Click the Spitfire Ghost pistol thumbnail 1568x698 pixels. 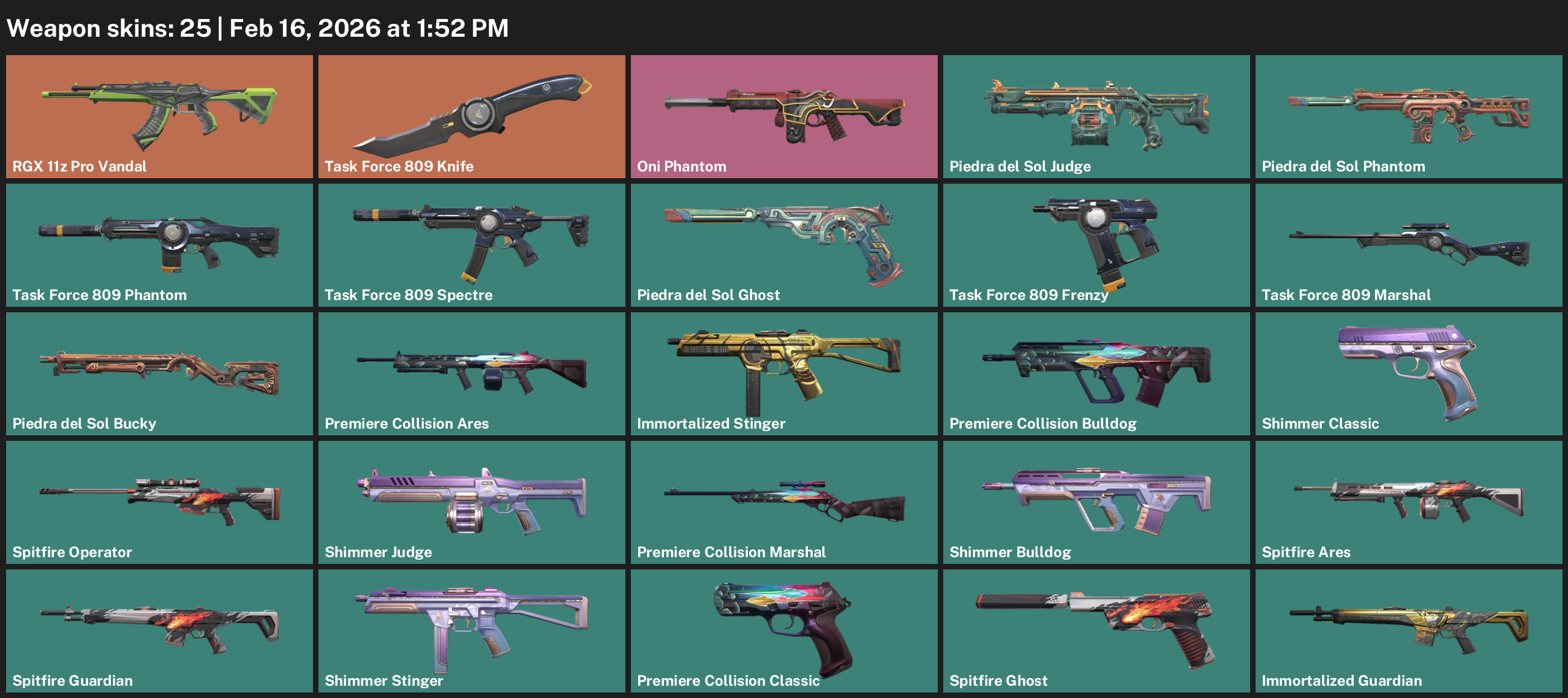click(x=1096, y=631)
